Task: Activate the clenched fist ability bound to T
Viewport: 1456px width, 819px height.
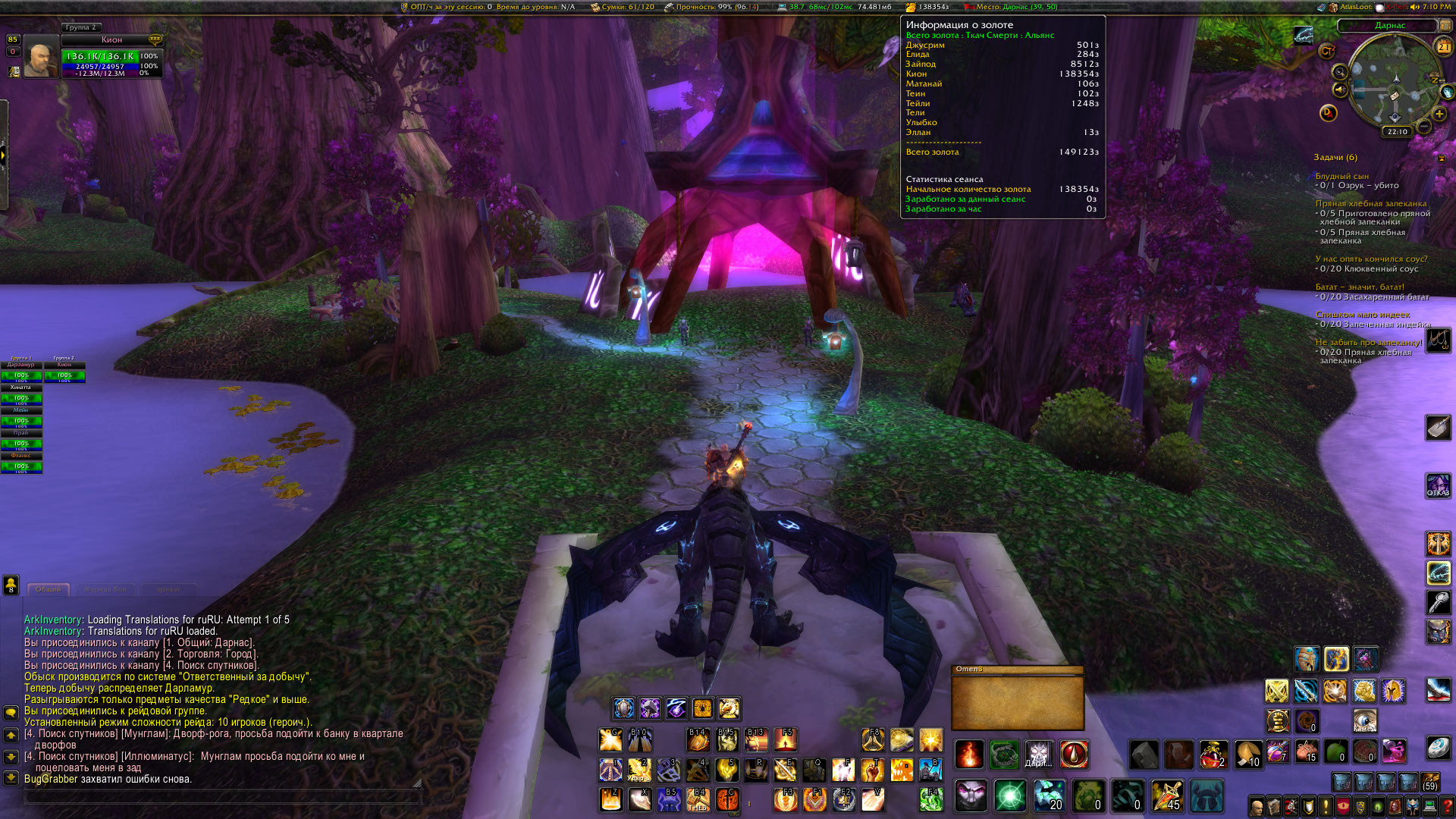Action: [872, 770]
